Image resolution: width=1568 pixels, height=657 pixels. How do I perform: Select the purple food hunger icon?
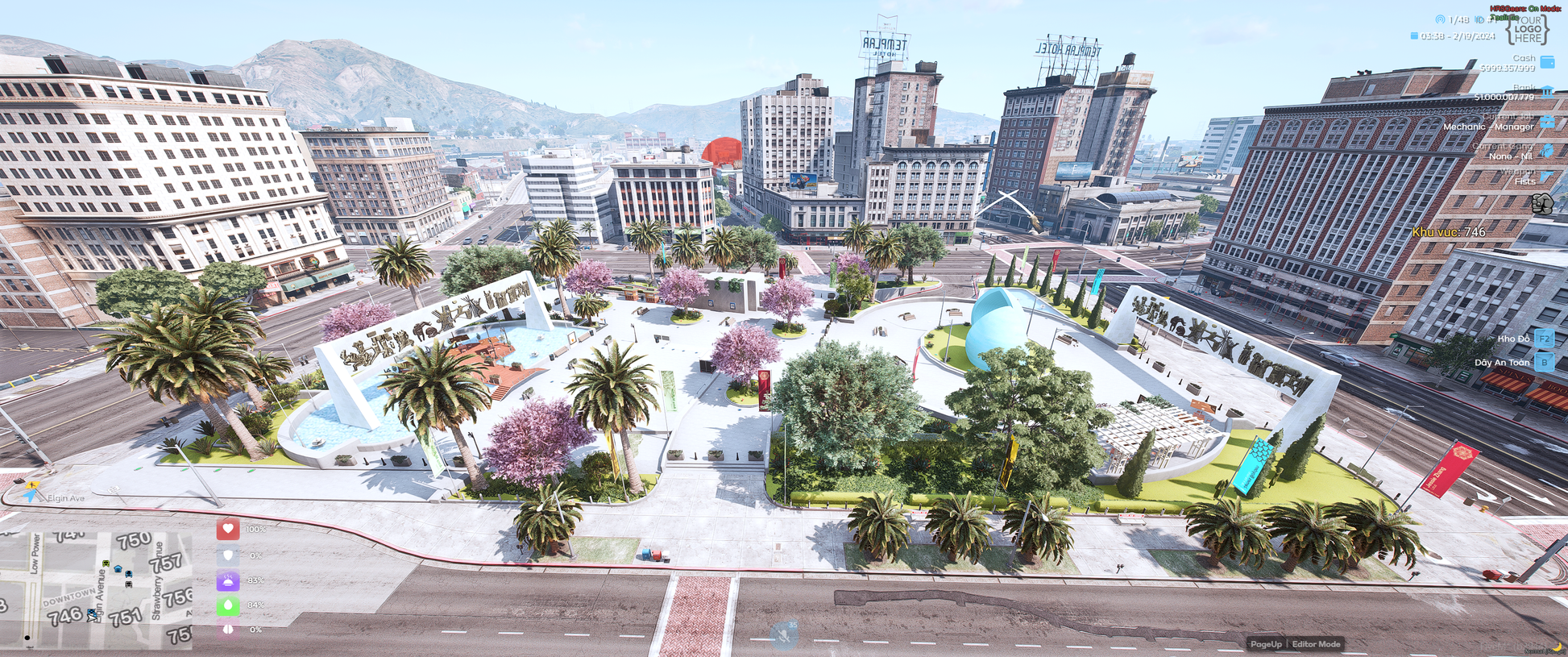[228, 580]
